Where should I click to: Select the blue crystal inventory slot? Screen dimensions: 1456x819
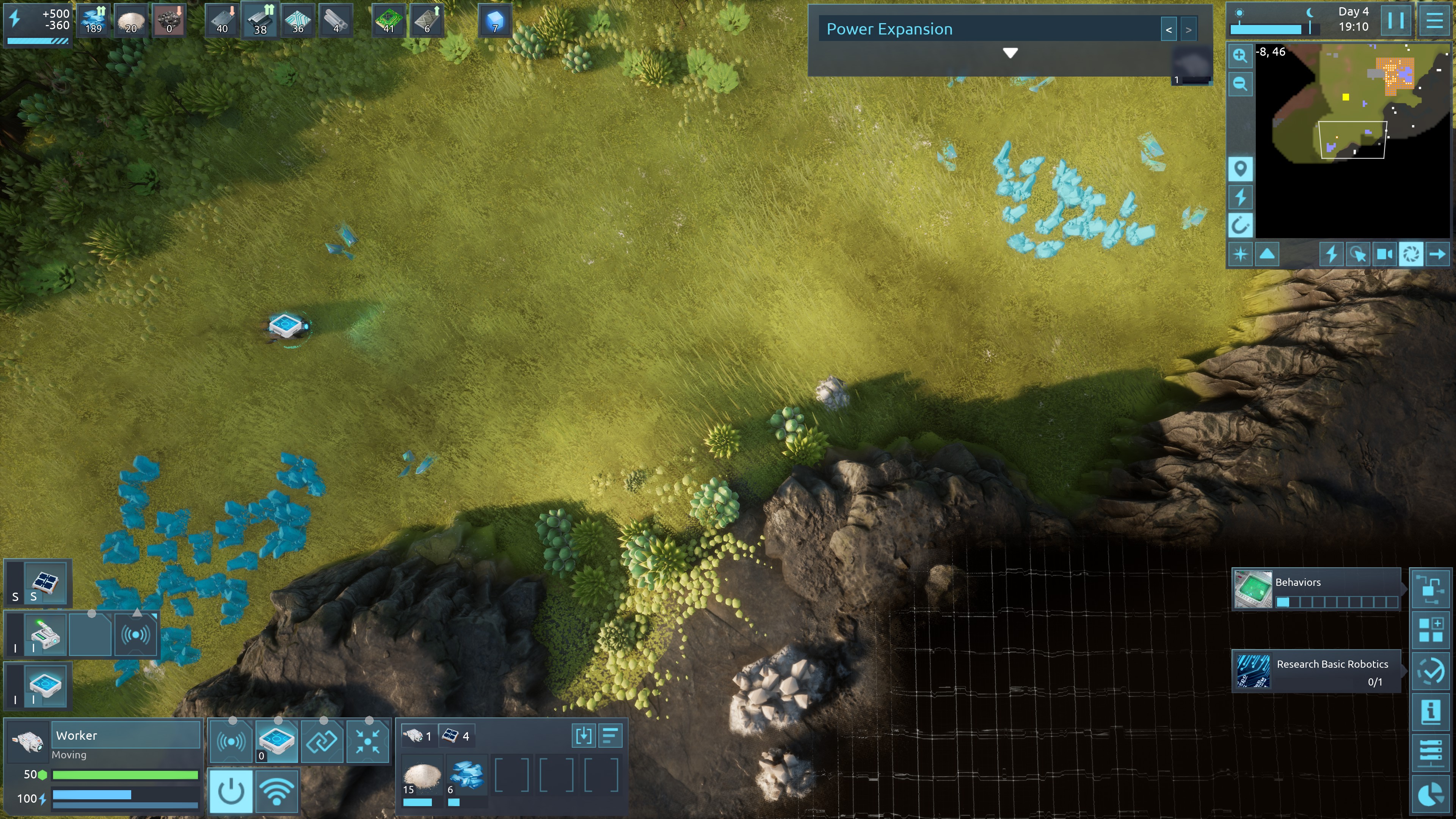click(466, 777)
